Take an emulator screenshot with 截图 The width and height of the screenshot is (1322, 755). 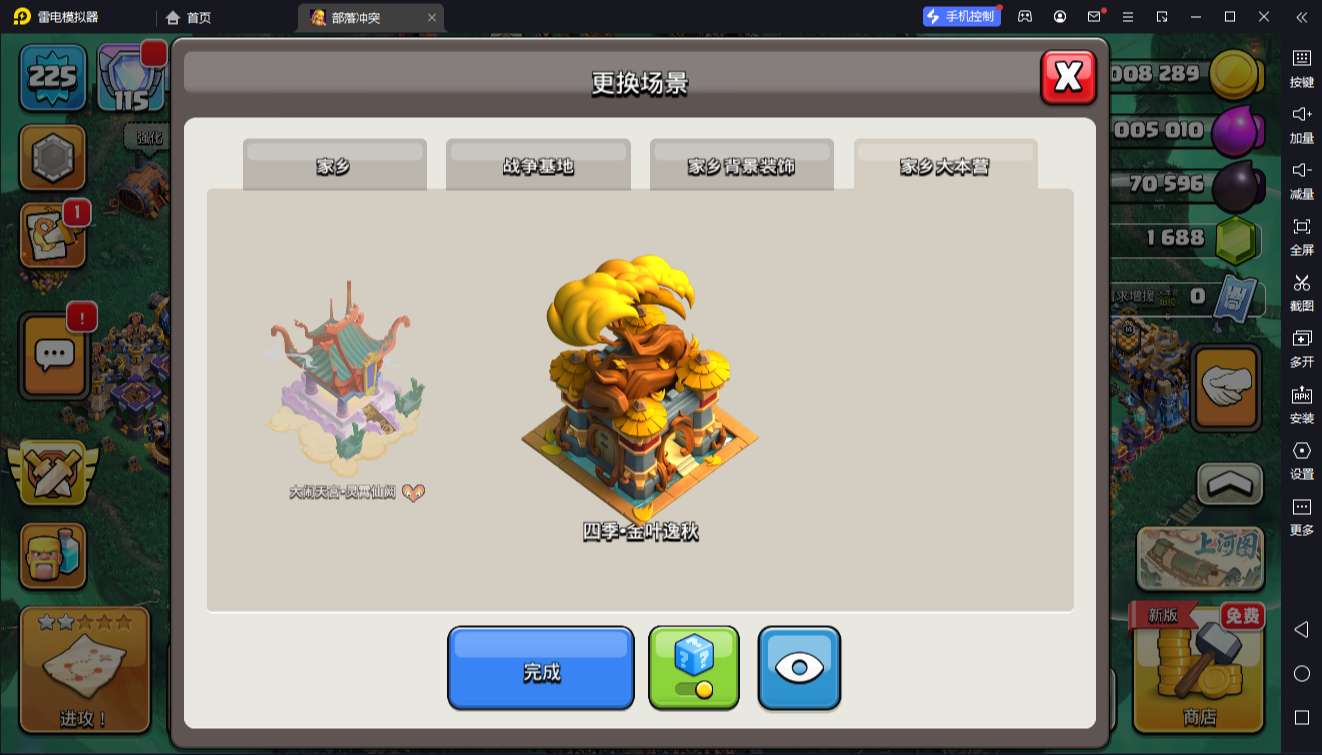click(x=1301, y=292)
